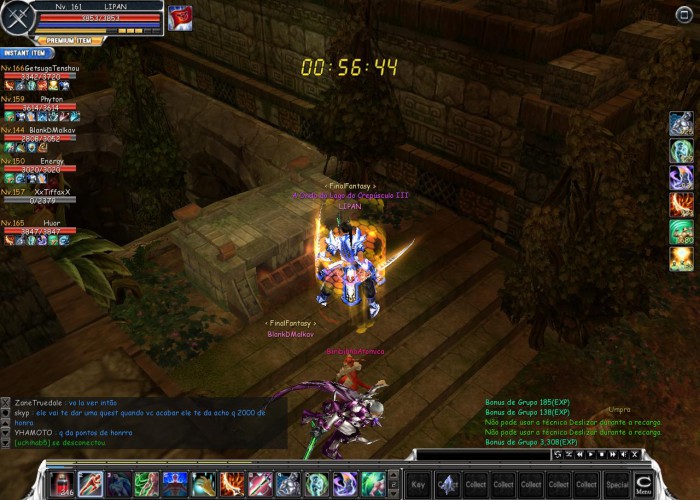Click the red flag buff icon

180,17
